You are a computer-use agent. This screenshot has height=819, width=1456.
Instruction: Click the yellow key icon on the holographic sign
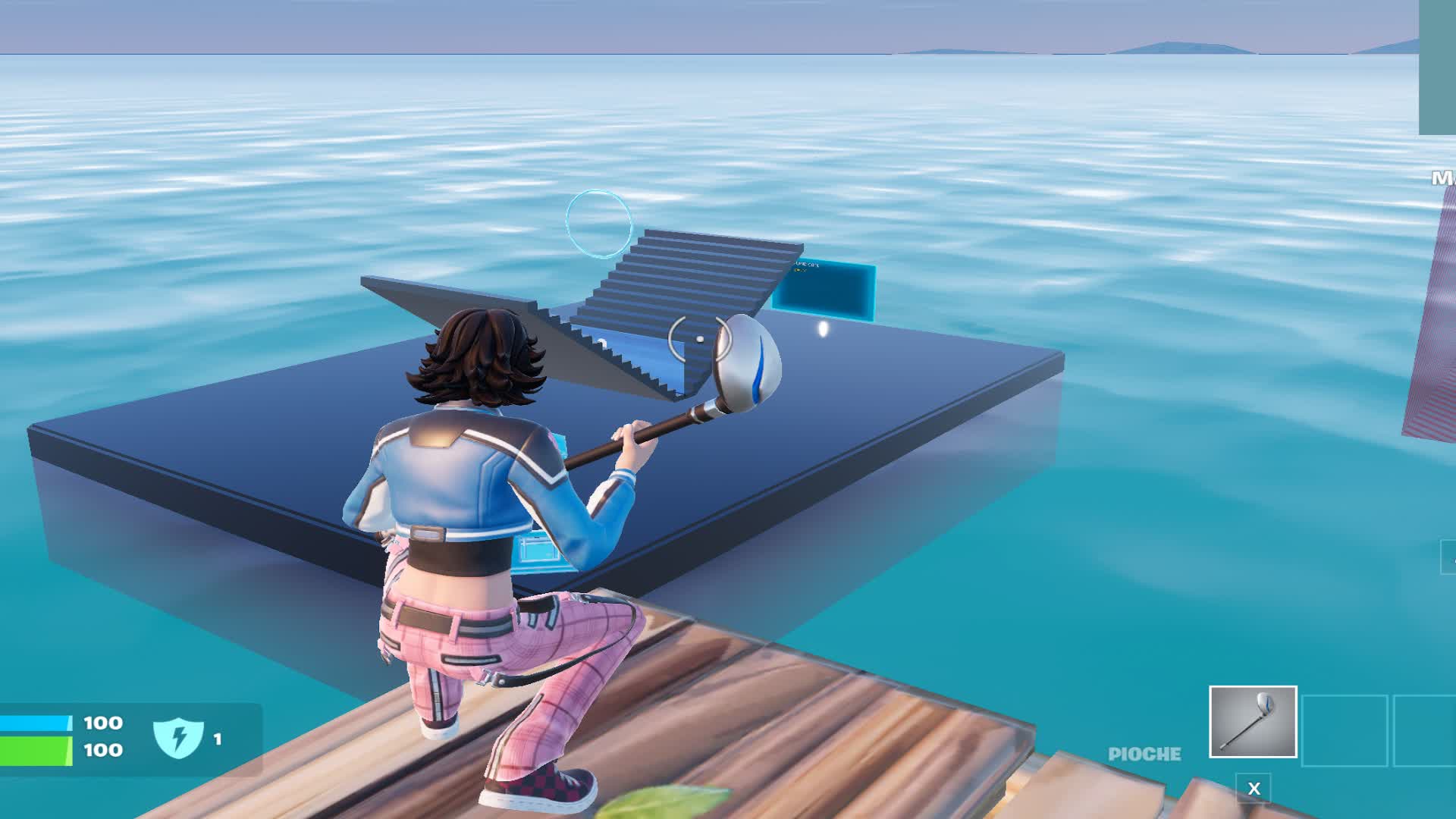click(797, 270)
